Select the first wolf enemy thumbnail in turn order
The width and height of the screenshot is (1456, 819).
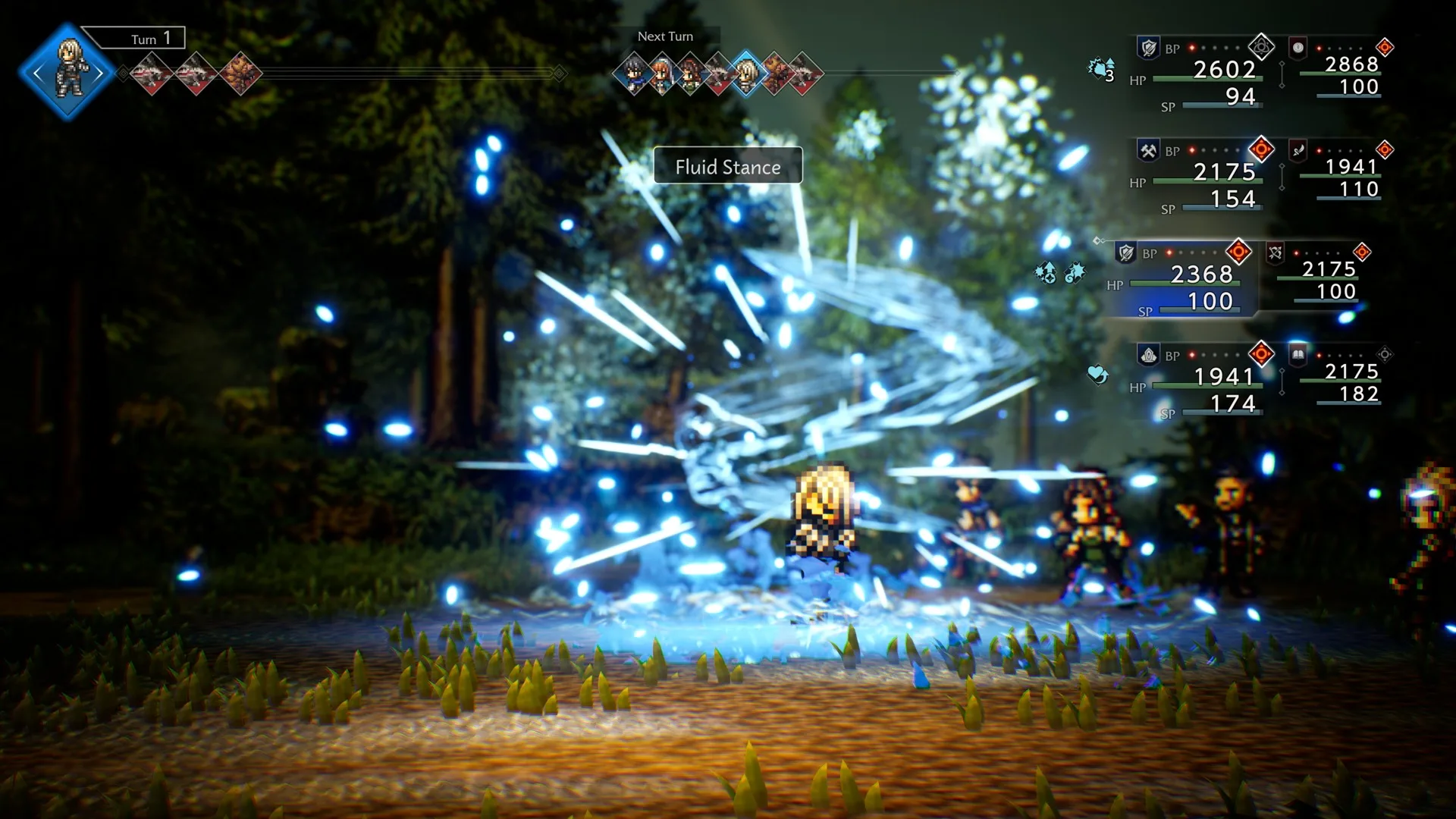pos(152,73)
